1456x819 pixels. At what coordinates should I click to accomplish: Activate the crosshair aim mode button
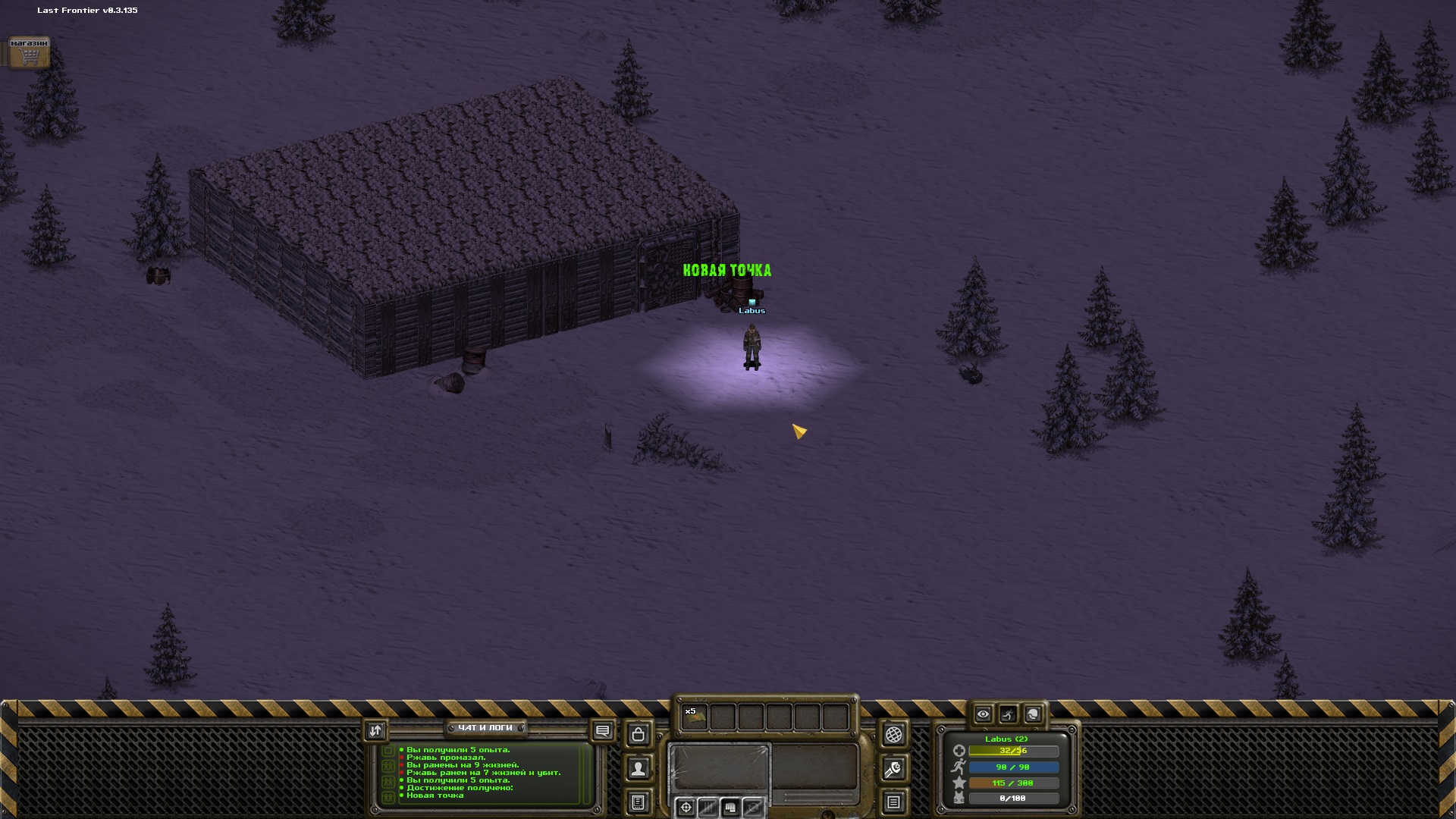(x=686, y=808)
